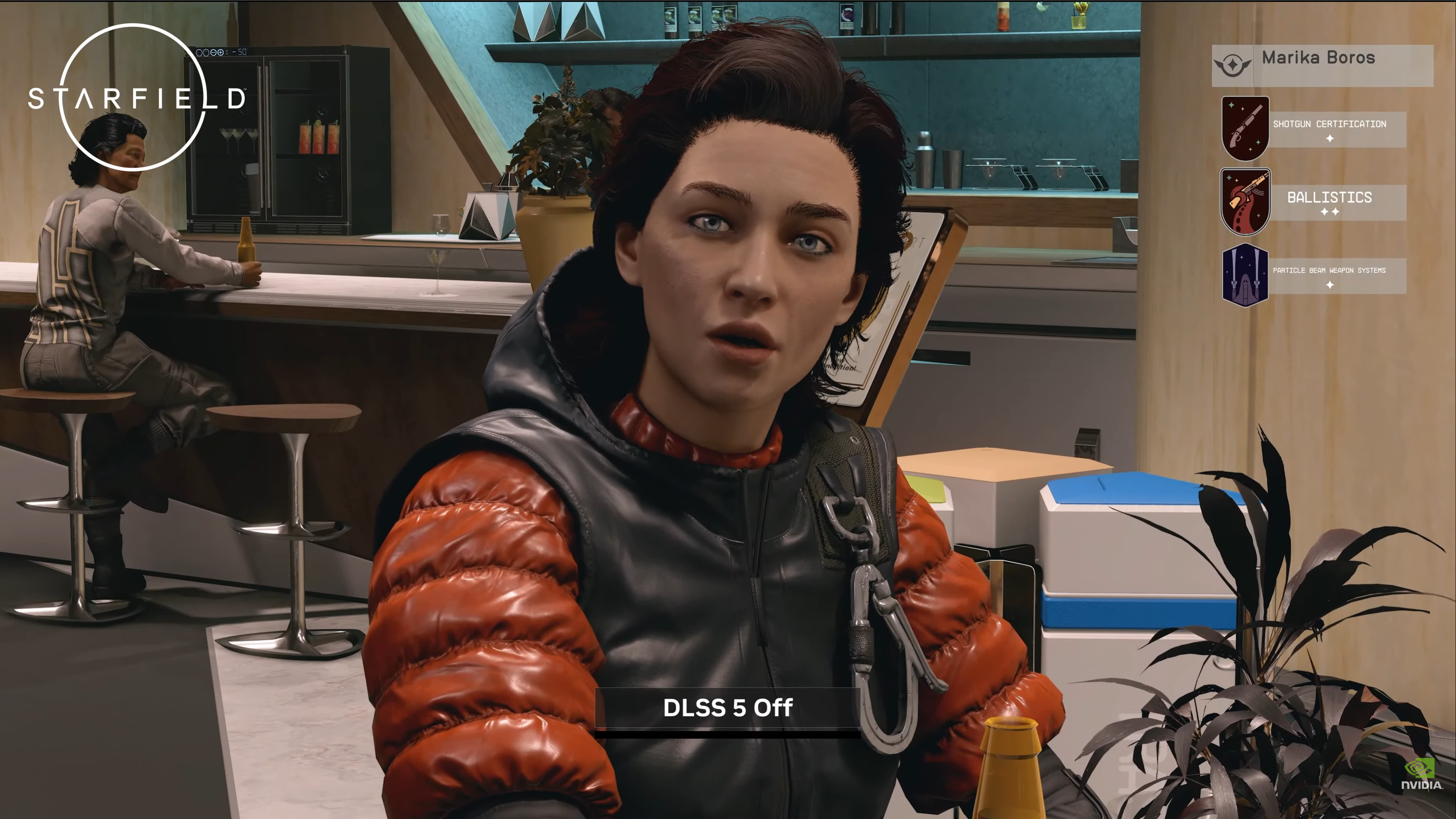This screenshot has width=1456, height=819.
Task: Click the Starfield logo overlay
Action: (x=136, y=98)
